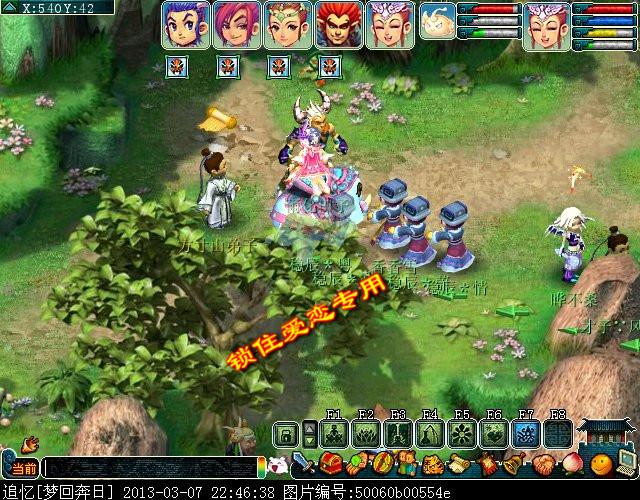Image resolution: width=640 pixels, height=500 pixels.
Task: Activate the F5 flower skill
Action: 462,433
